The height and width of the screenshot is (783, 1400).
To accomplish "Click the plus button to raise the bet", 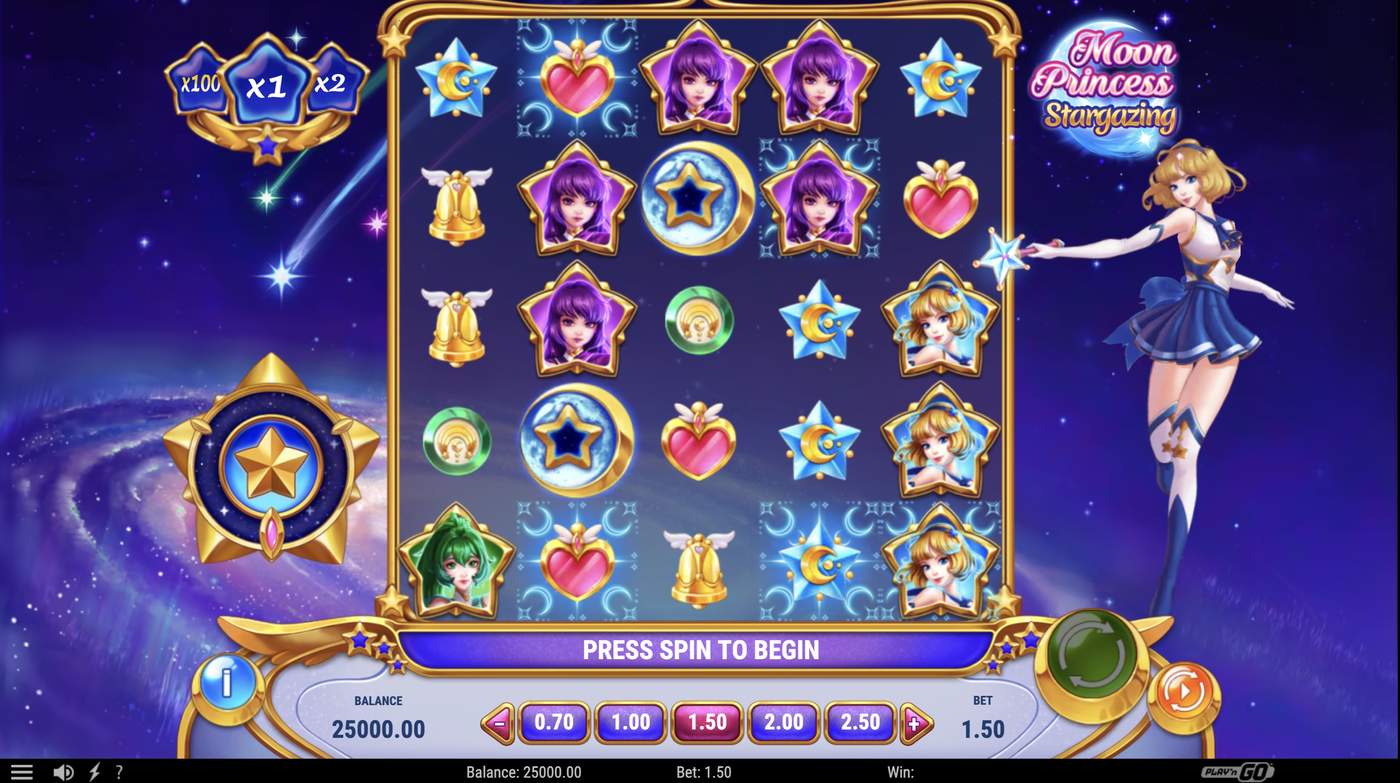I will click(x=916, y=721).
